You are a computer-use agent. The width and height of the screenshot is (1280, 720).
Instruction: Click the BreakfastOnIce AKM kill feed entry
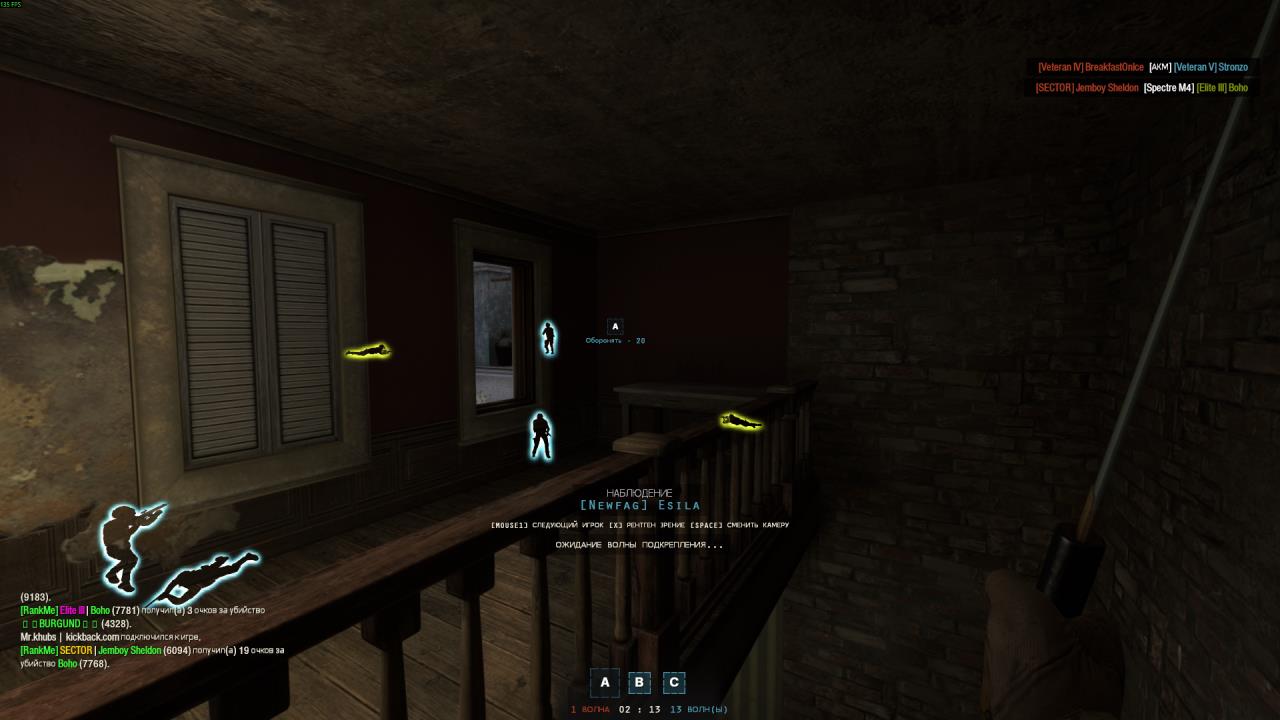pyautogui.click(x=1142, y=67)
